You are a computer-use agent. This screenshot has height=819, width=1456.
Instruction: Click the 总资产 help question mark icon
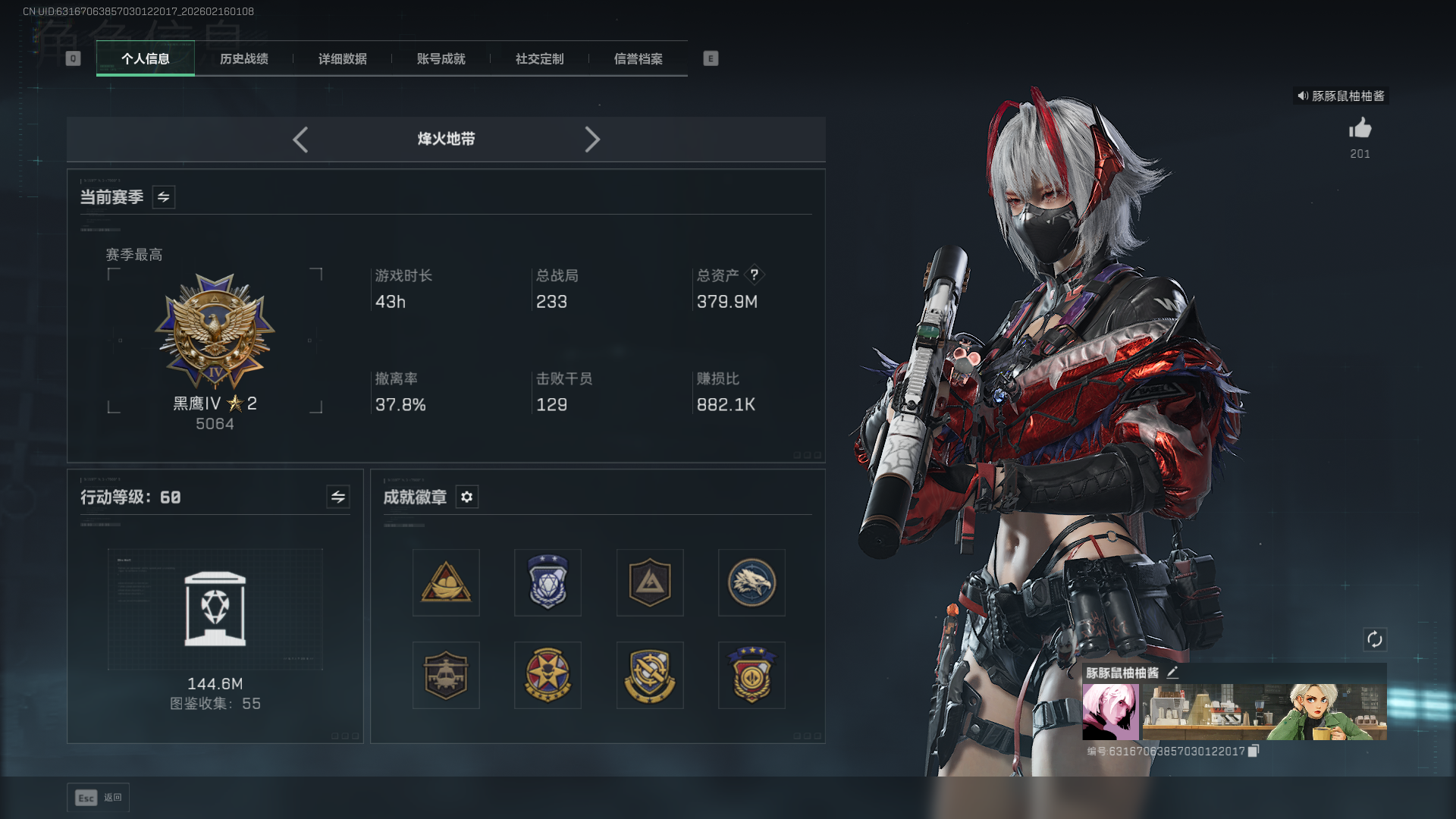755,275
